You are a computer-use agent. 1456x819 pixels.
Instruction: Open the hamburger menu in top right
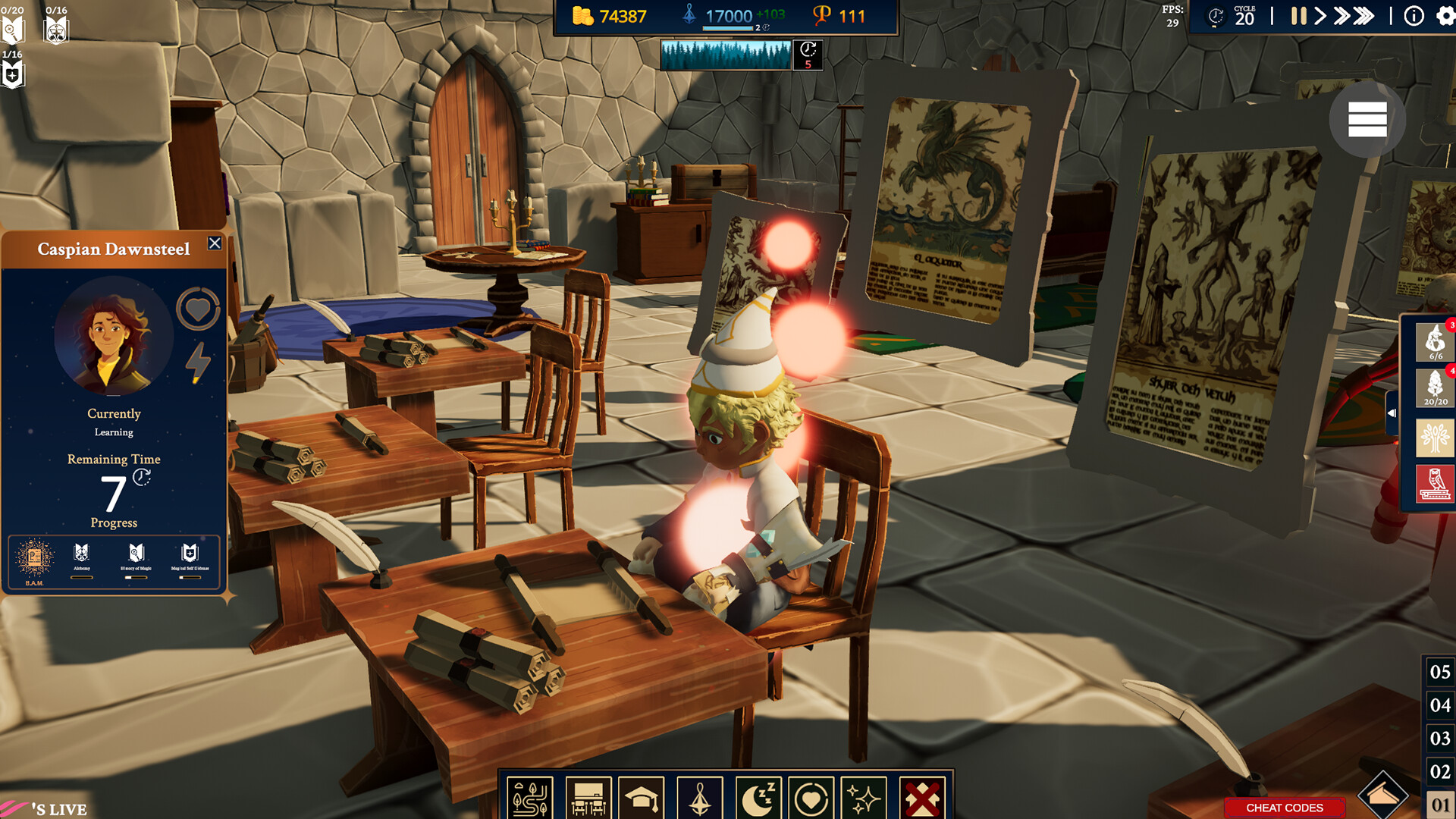(x=1369, y=120)
